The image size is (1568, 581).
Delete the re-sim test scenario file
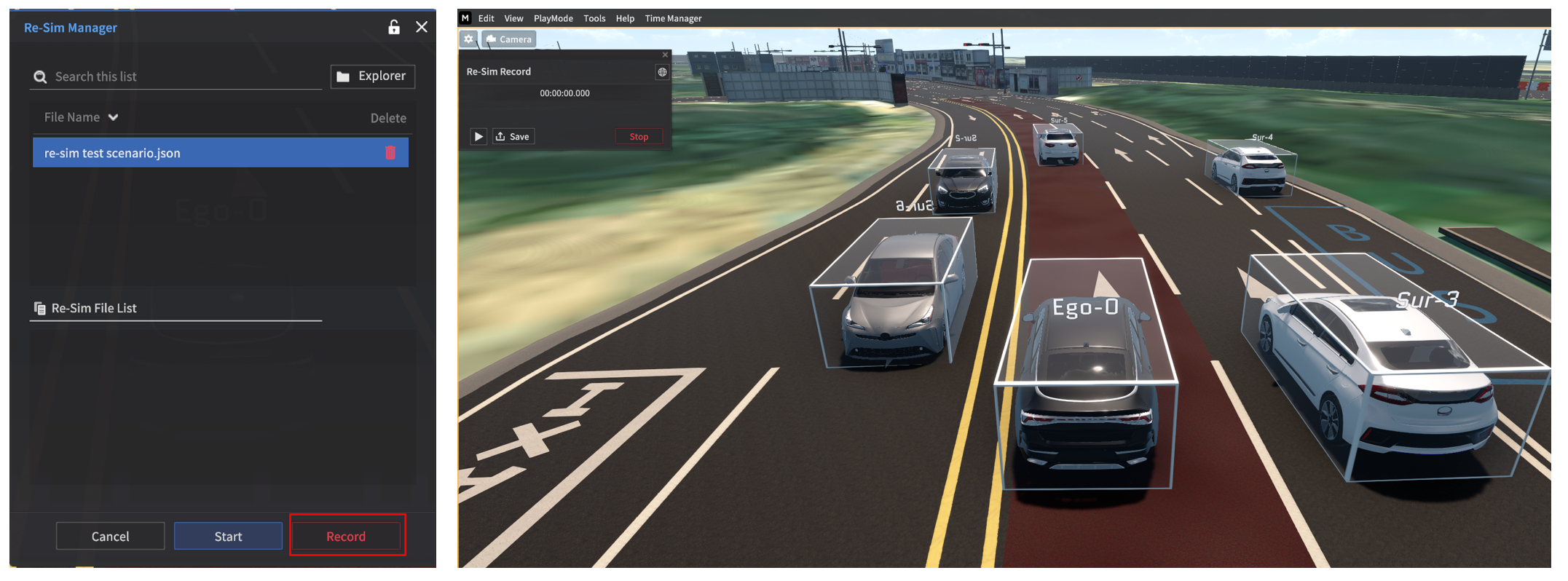point(390,153)
